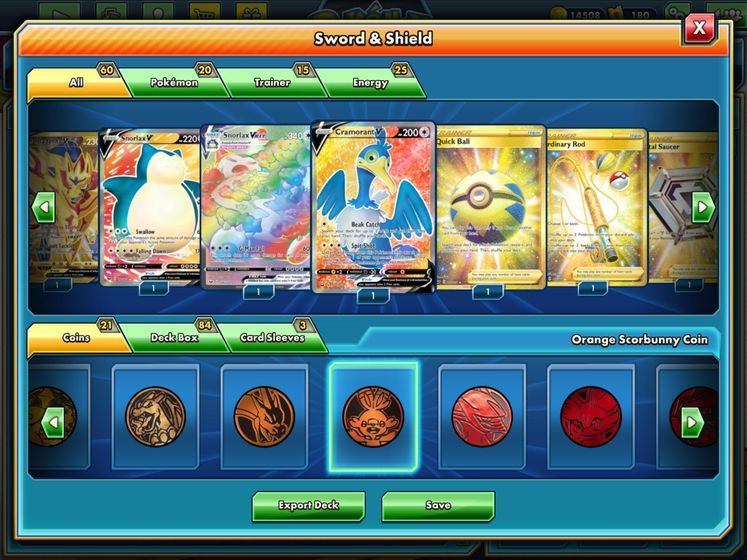Open the Pokémon cards tab
Viewport: 747px width, 560px height.
click(x=173, y=83)
